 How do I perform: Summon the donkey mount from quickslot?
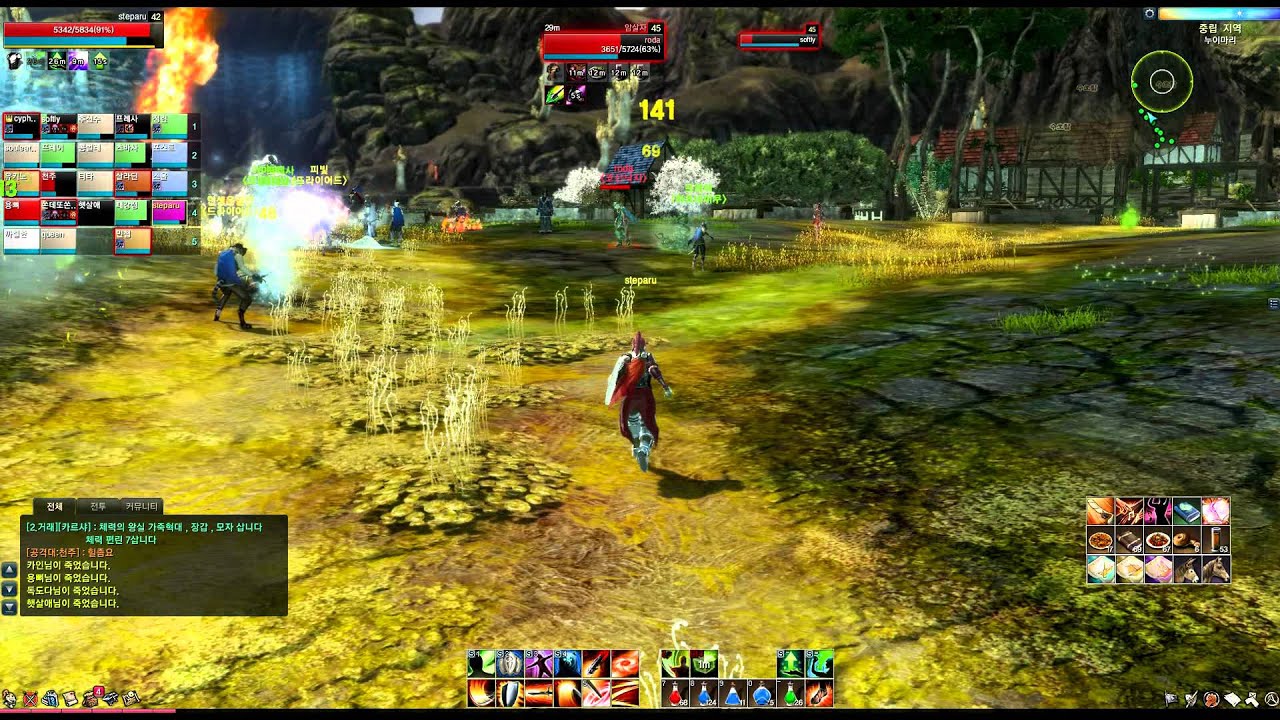point(1187,569)
